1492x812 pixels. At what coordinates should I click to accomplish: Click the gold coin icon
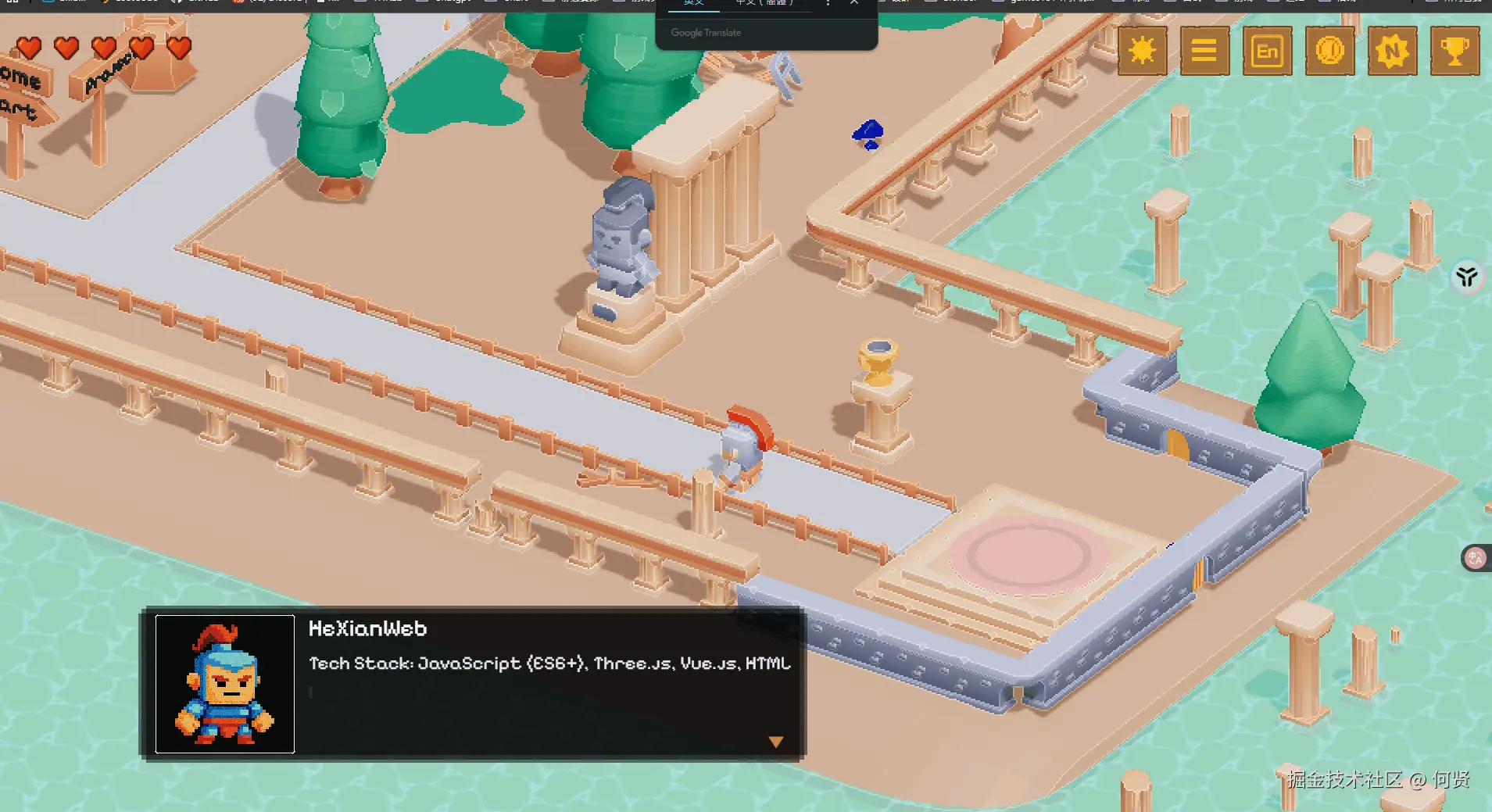(x=1329, y=52)
